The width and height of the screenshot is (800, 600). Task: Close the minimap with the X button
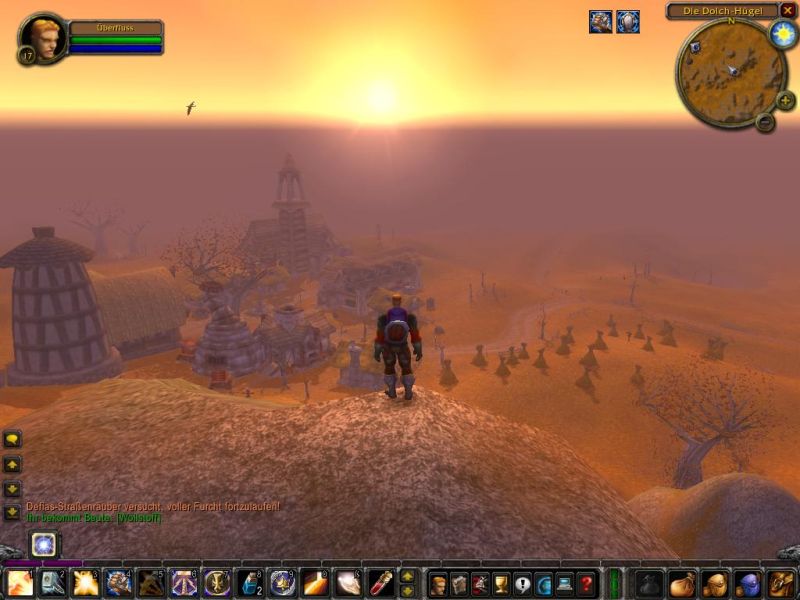point(788,10)
